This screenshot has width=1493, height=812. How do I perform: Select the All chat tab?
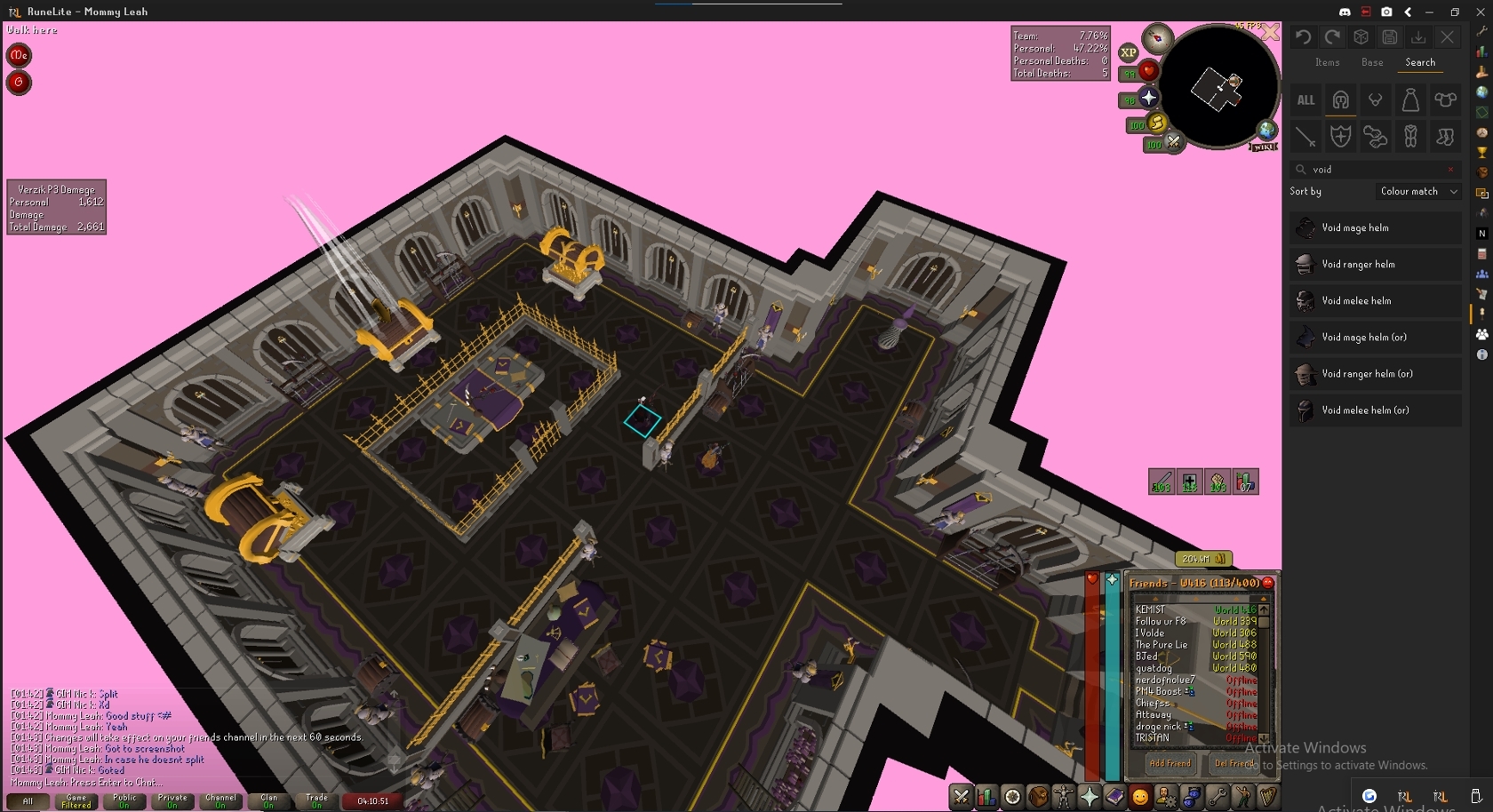click(x=28, y=800)
